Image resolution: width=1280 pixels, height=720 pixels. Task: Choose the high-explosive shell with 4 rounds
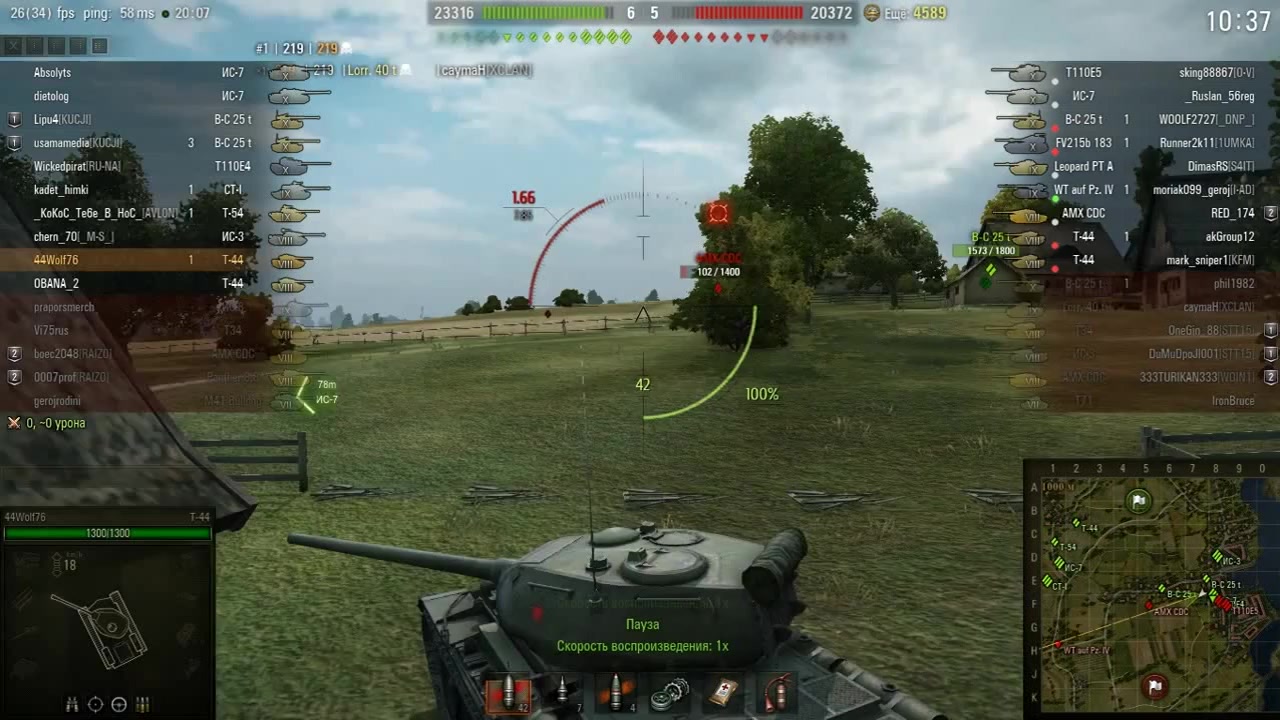[615, 693]
